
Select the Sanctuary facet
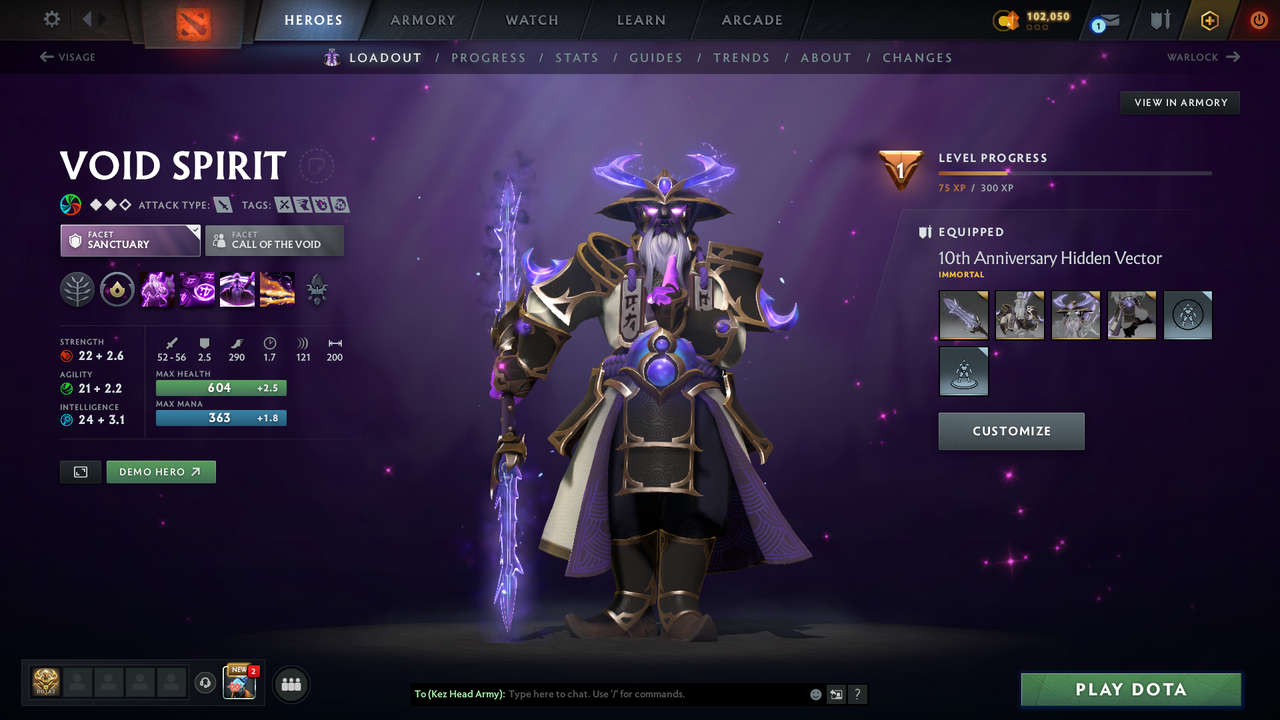[130, 240]
